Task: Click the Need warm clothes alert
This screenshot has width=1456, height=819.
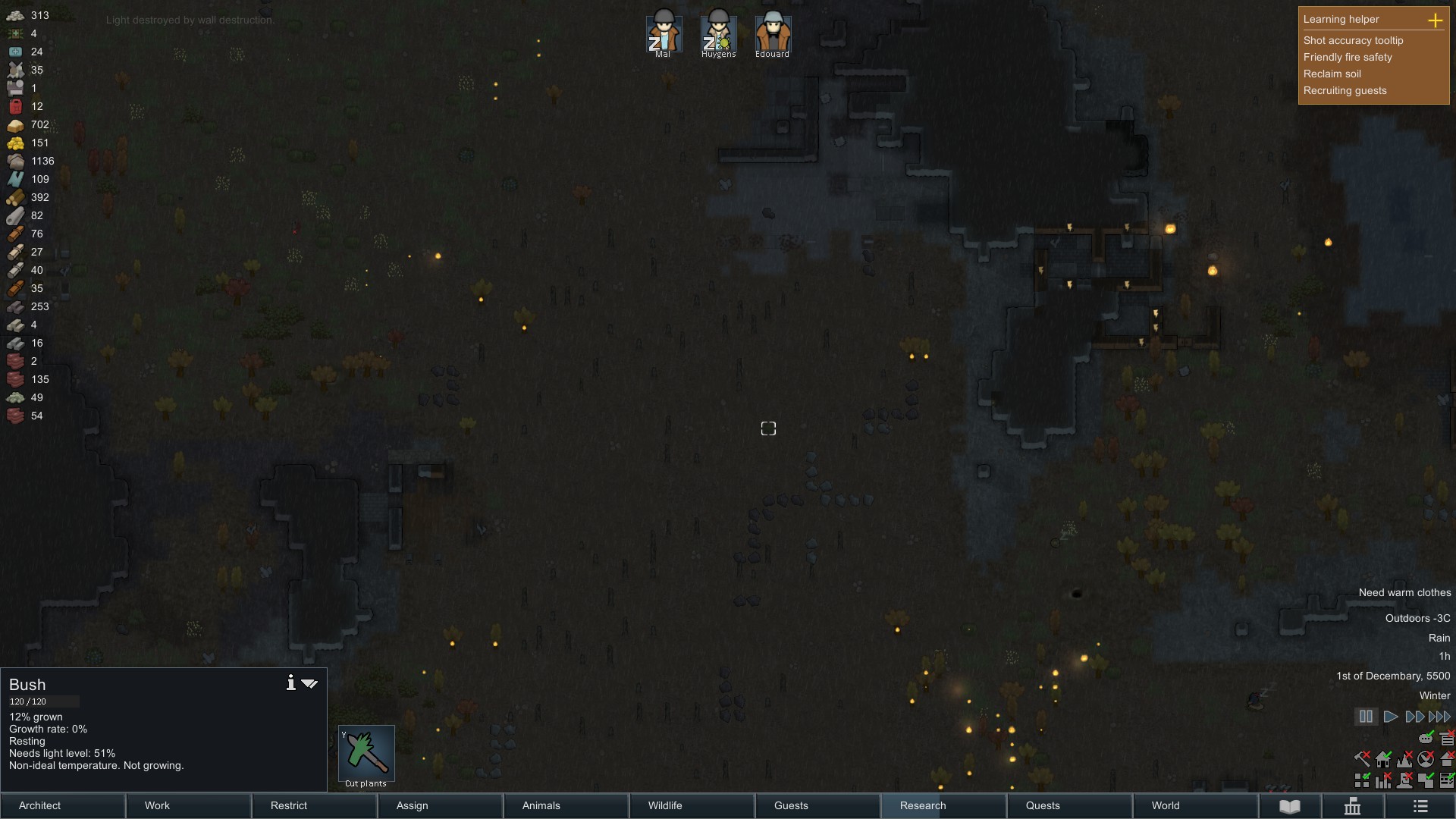Action: [x=1404, y=592]
